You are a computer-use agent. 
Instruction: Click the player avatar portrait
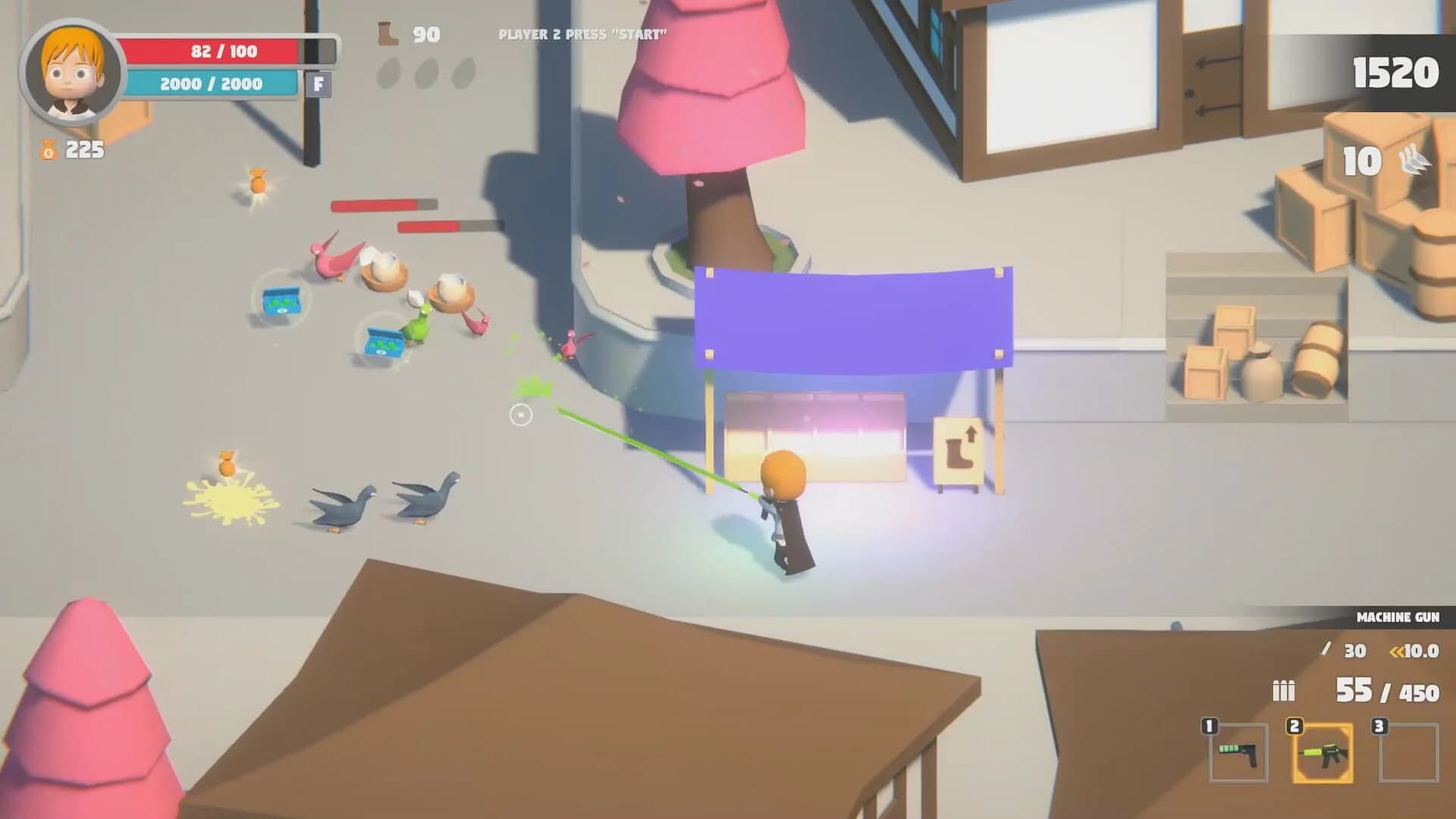coord(68,72)
